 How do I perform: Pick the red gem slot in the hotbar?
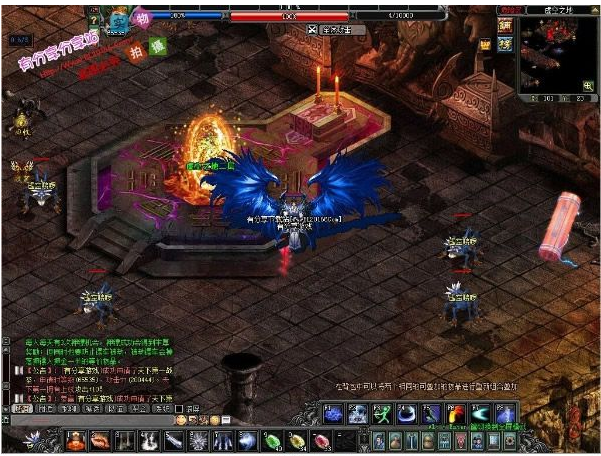[321, 440]
